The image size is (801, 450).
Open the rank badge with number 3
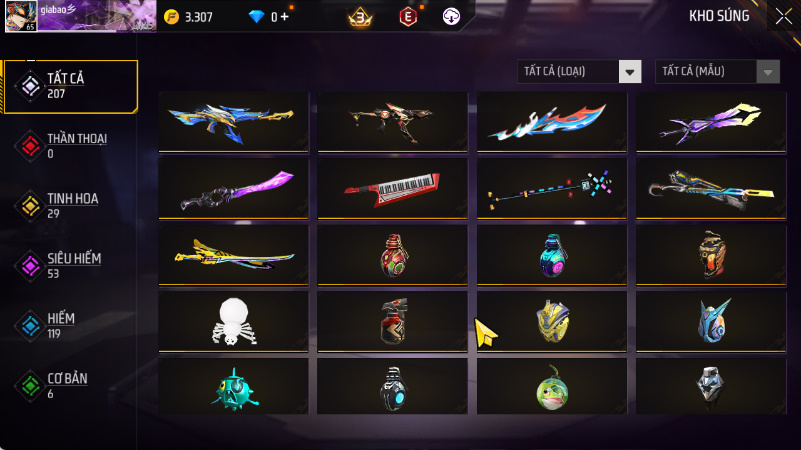(360, 17)
